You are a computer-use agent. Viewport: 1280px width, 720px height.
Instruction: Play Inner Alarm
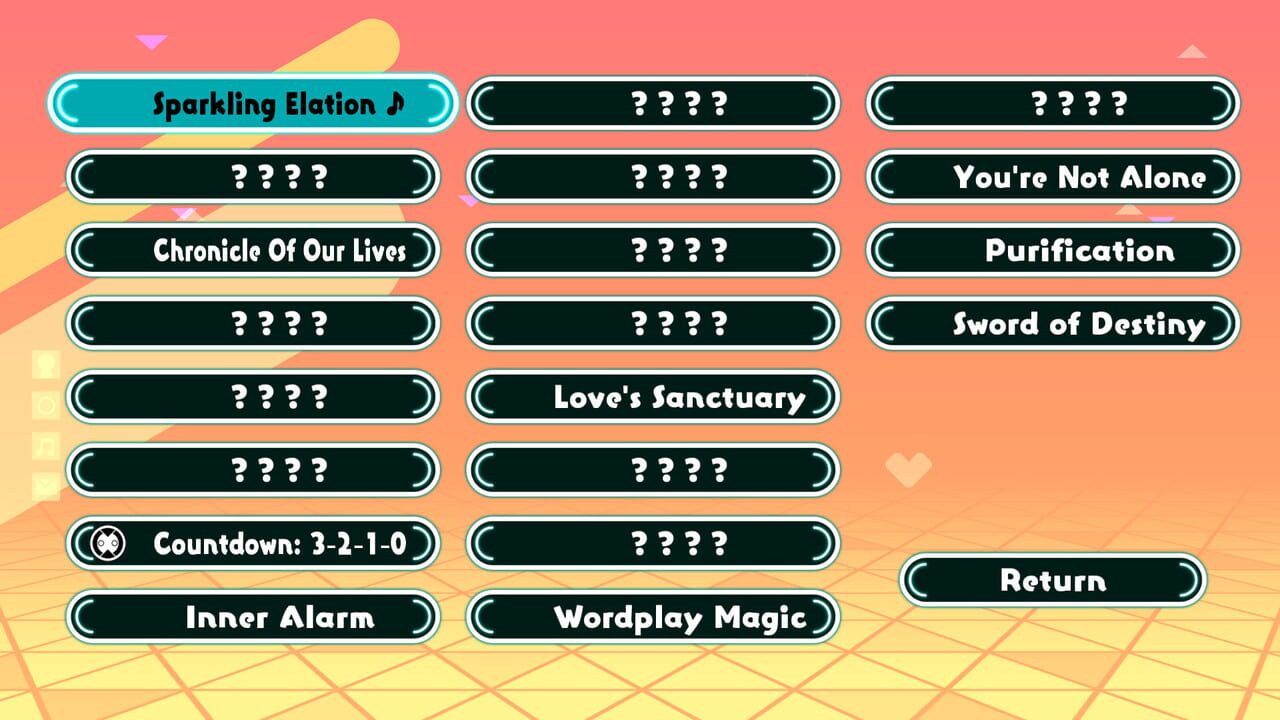[x=252, y=617]
